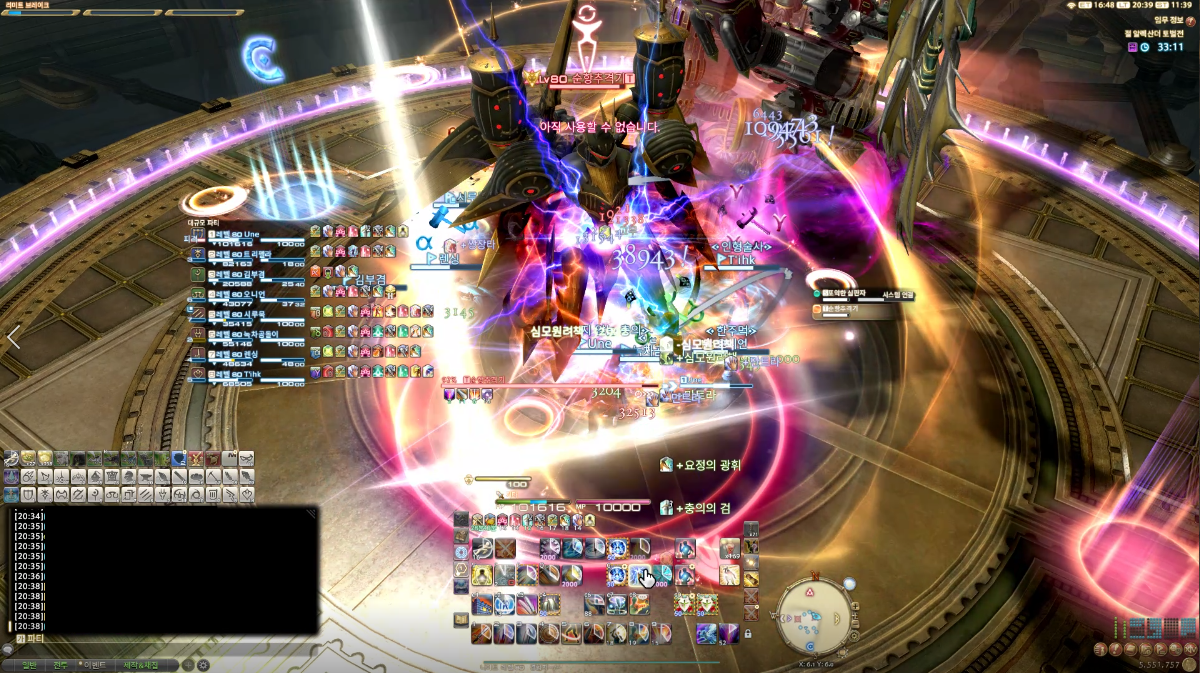1200x673 pixels.
Task: Add a new chat tab with the plus button
Action: [187, 664]
